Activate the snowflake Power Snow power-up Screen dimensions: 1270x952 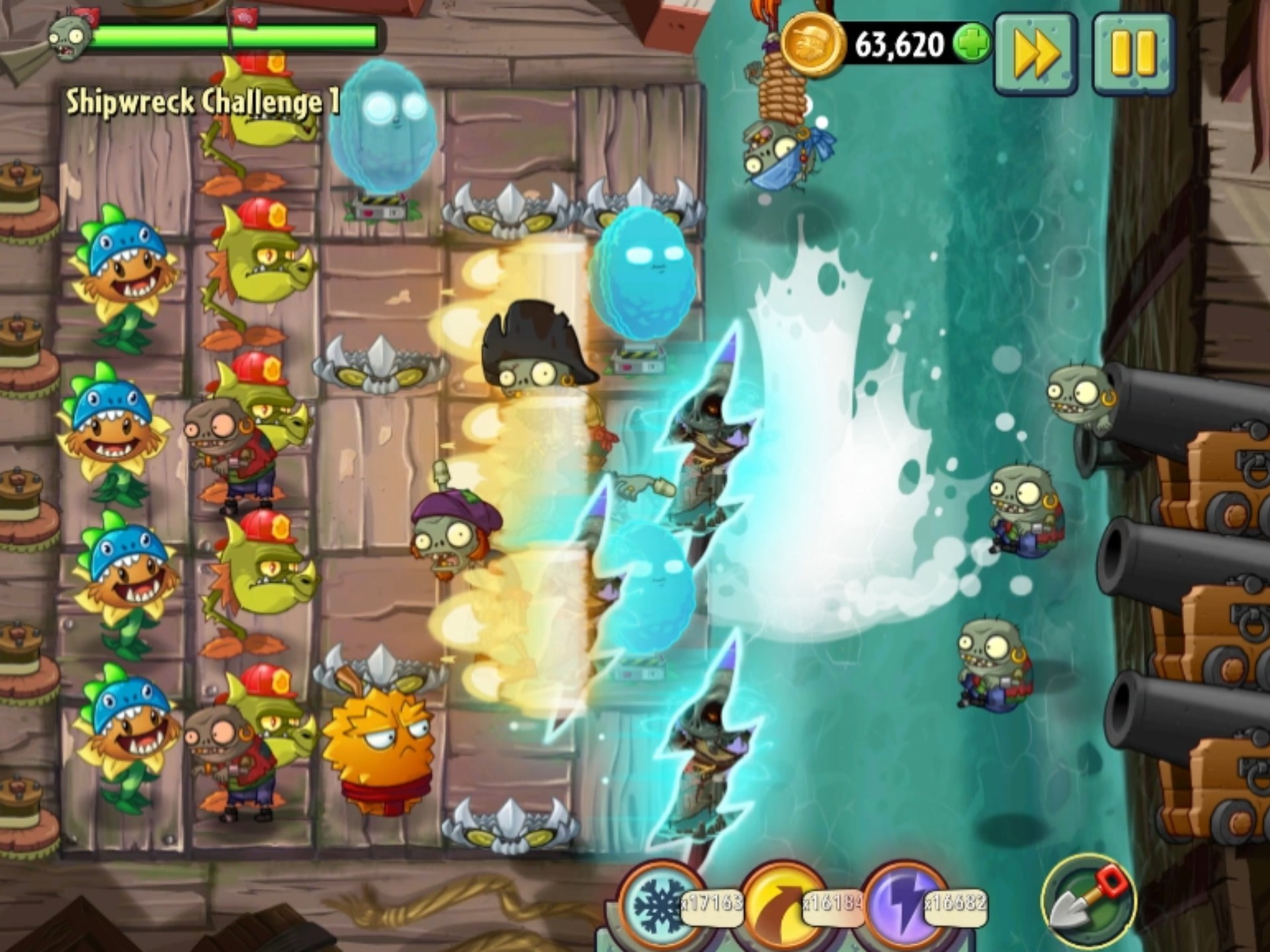[657, 904]
